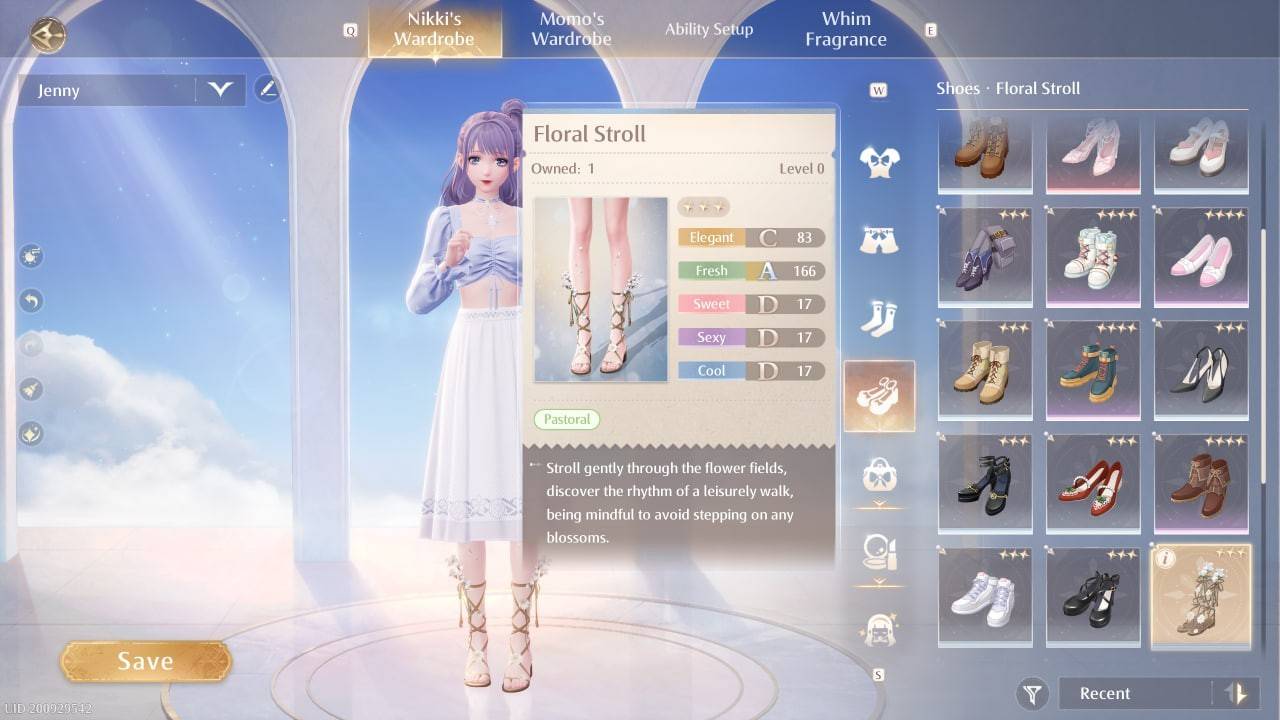Open Momo's Wardrobe tab

571,30
